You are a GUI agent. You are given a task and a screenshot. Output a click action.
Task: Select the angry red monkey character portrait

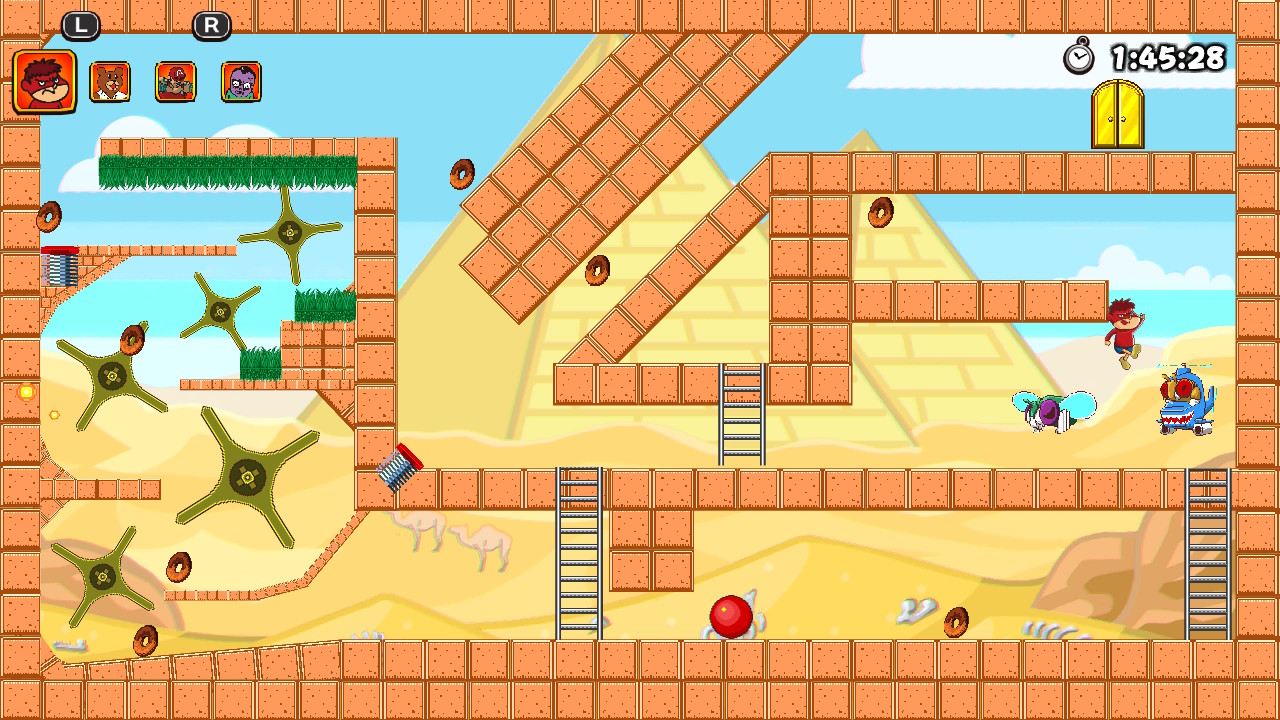coord(44,78)
